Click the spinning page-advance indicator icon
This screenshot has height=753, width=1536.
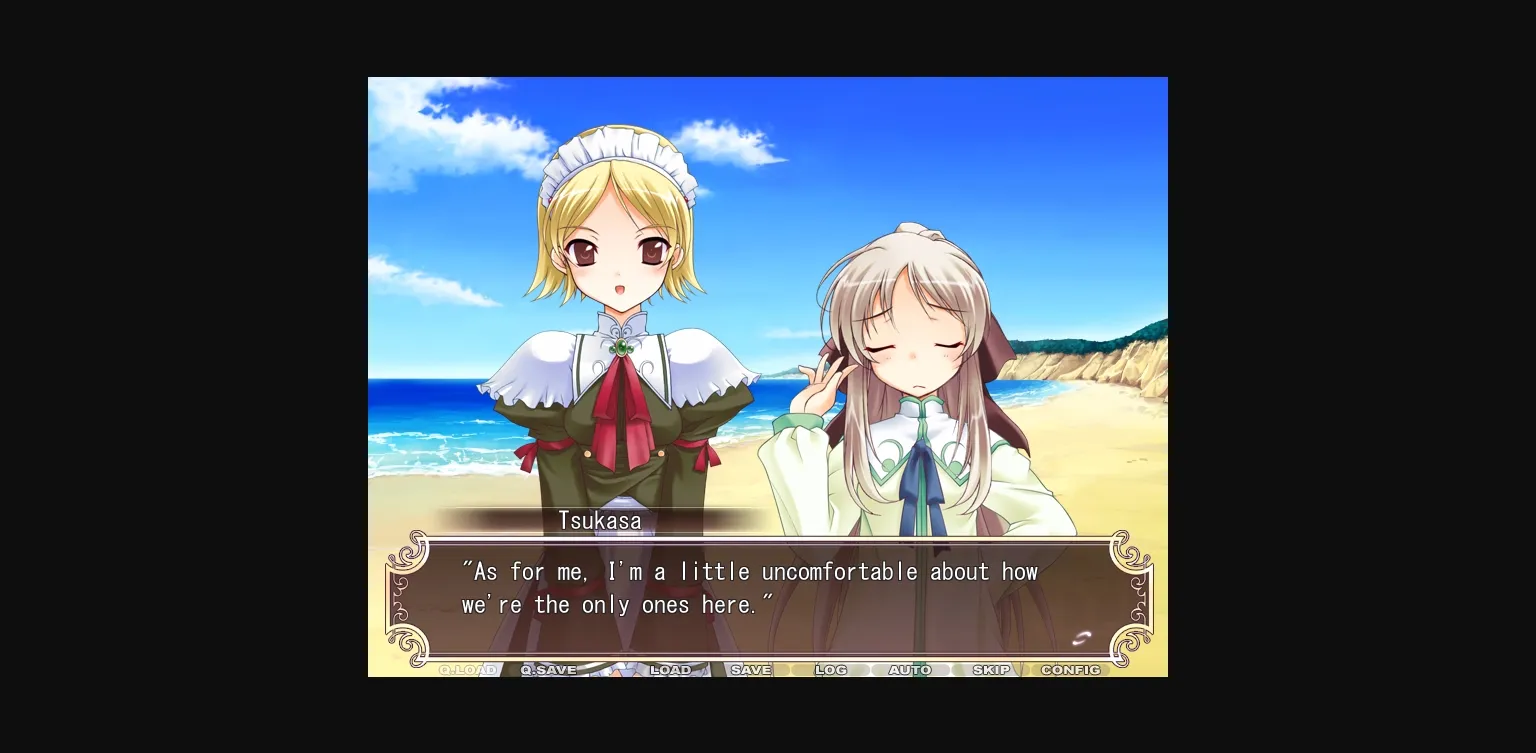tap(1081, 636)
